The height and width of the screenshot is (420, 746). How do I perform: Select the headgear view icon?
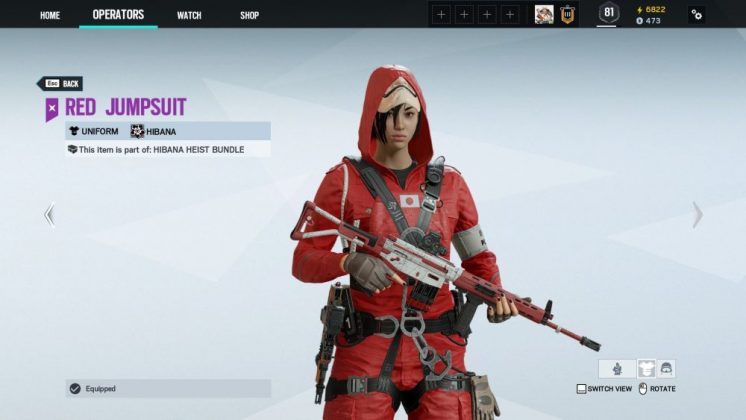pyautogui.click(x=666, y=368)
